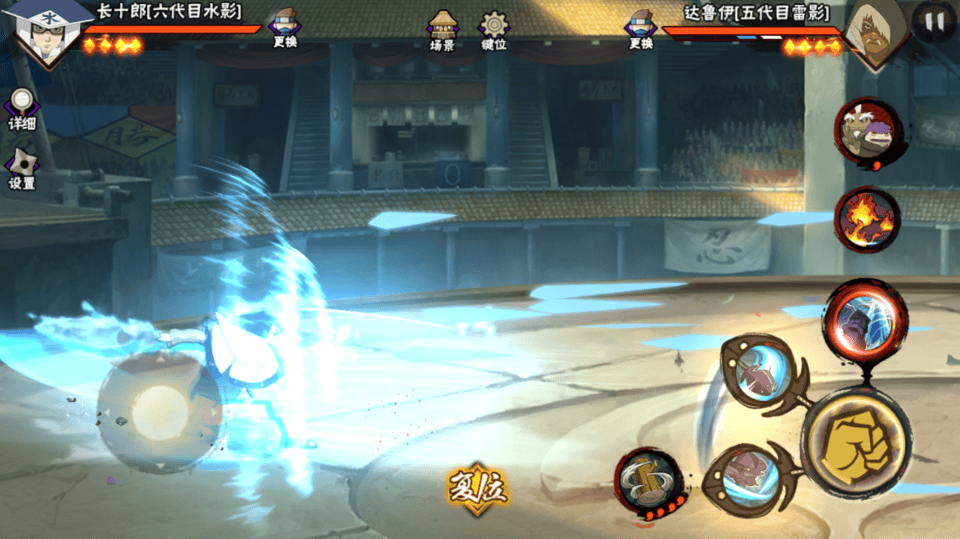Select Darui's portrait at top right
The image size is (960, 539).
click(x=875, y=34)
